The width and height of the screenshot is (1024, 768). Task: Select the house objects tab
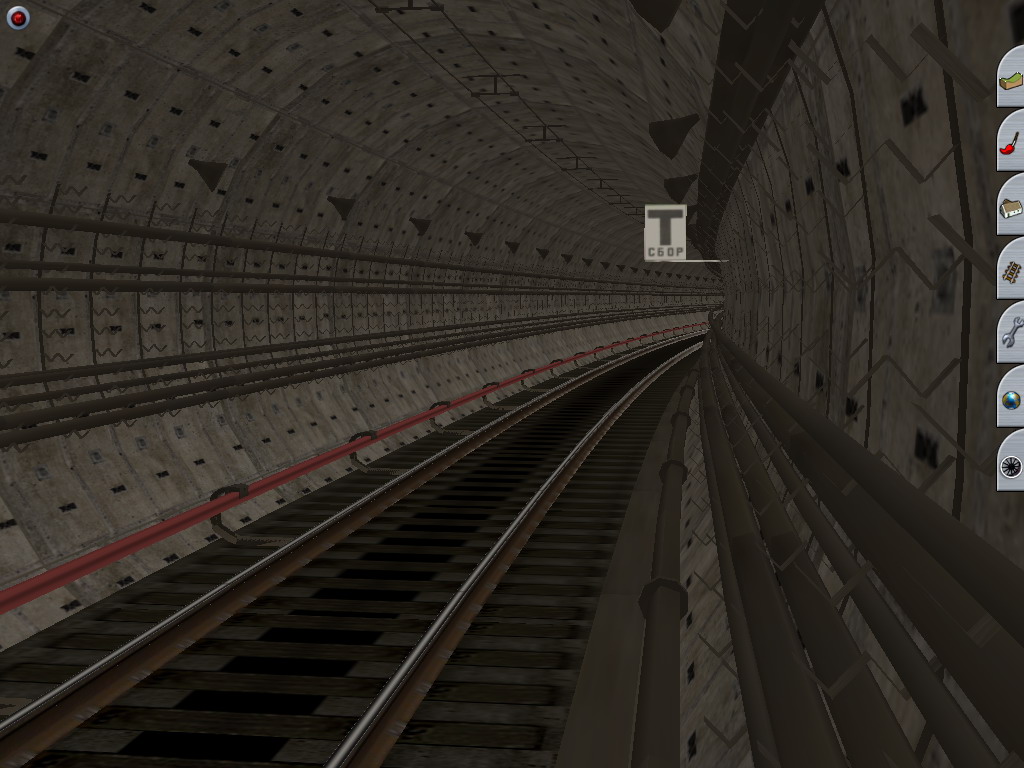coord(1011,207)
